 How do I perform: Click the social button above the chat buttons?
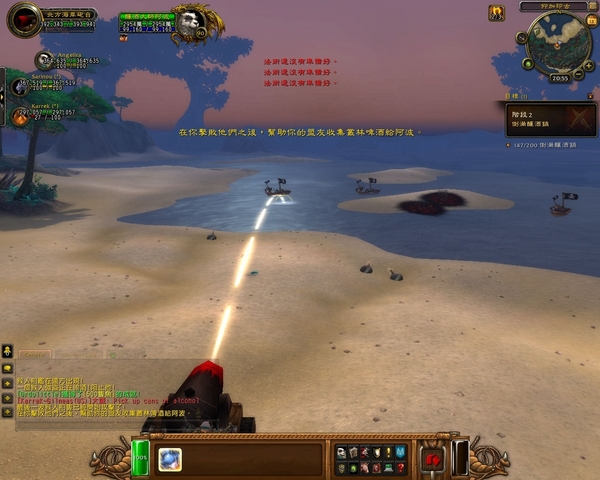pyautogui.click(x=7, y=351)
